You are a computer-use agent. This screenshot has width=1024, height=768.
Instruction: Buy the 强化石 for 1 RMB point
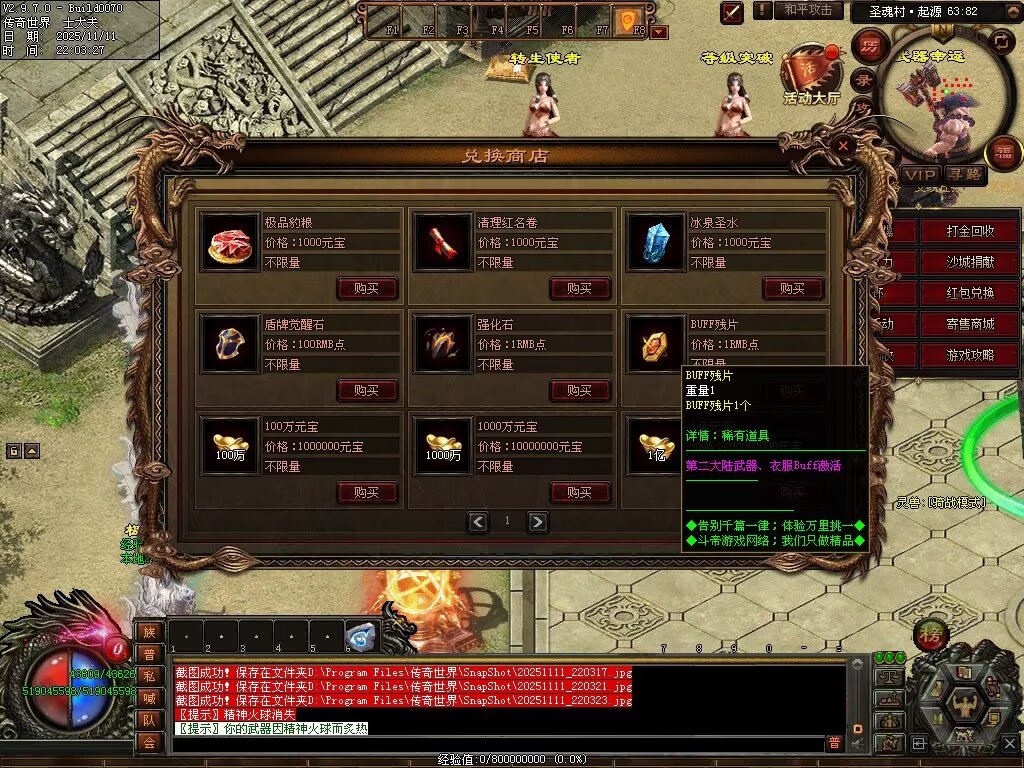coord(580,390)
